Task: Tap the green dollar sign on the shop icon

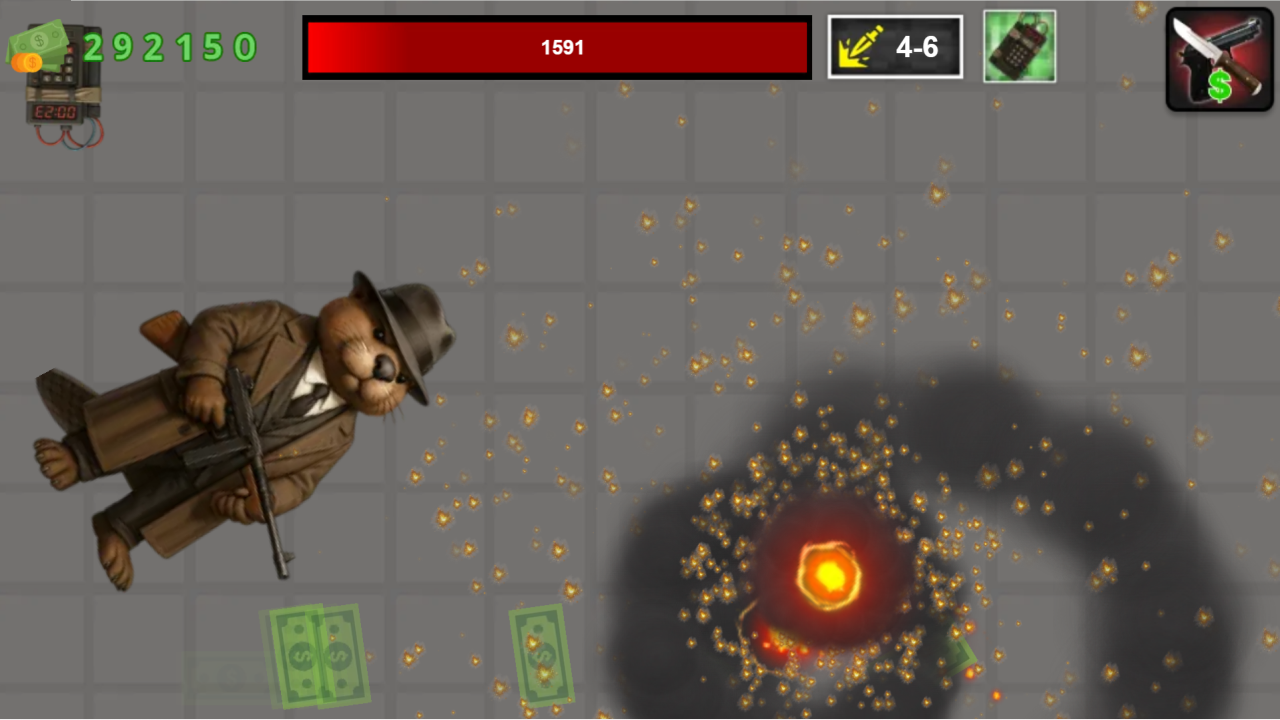Action: [x=1220, y=86]
